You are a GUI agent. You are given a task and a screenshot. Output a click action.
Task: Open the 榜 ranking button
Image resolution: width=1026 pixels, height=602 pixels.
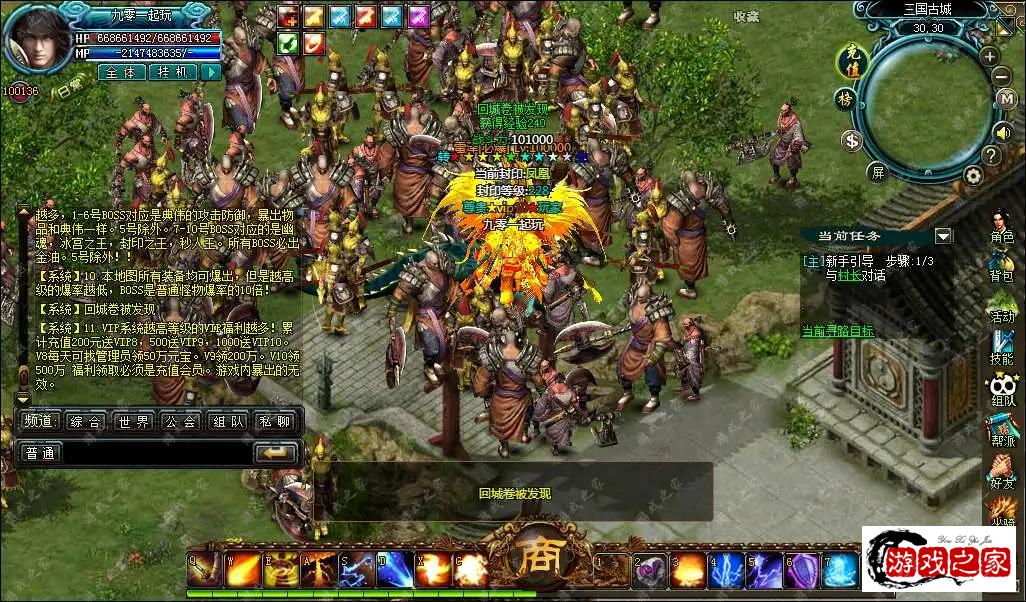coord(846,99)
